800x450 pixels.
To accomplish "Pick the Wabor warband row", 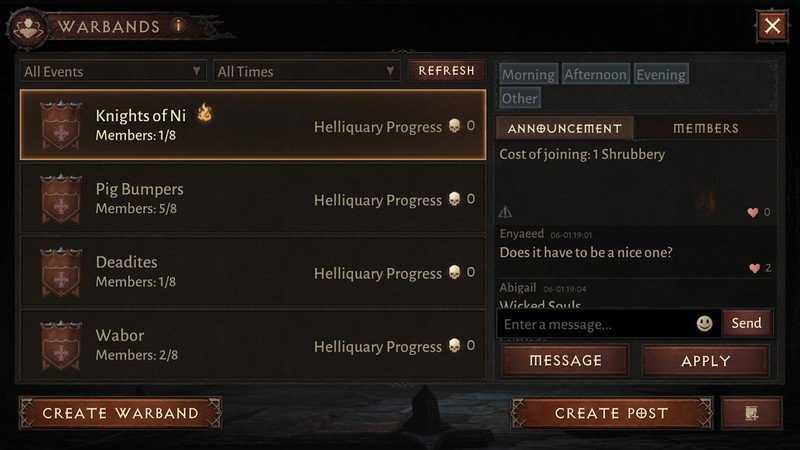I will pos(252,344).
